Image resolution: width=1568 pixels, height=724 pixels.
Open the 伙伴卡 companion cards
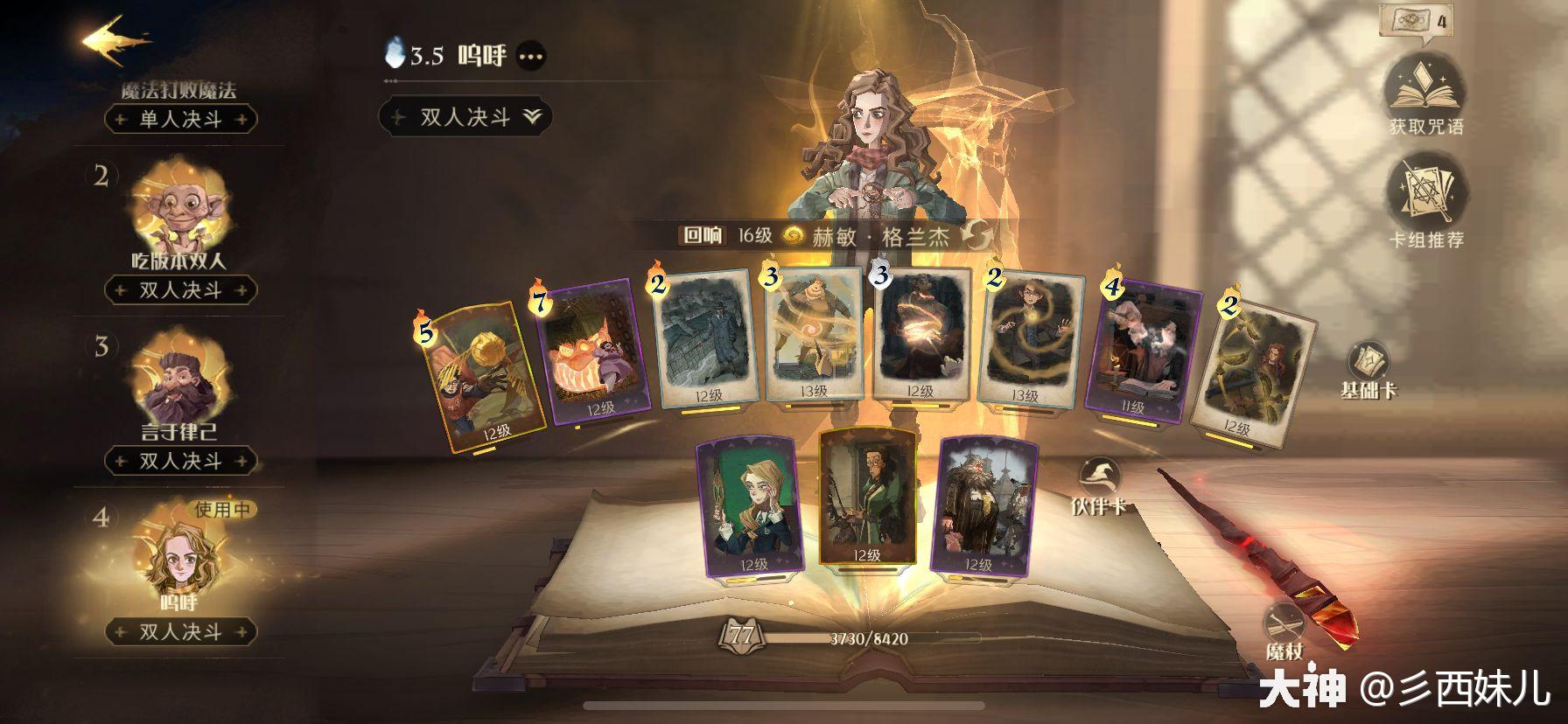[1100, 486]
